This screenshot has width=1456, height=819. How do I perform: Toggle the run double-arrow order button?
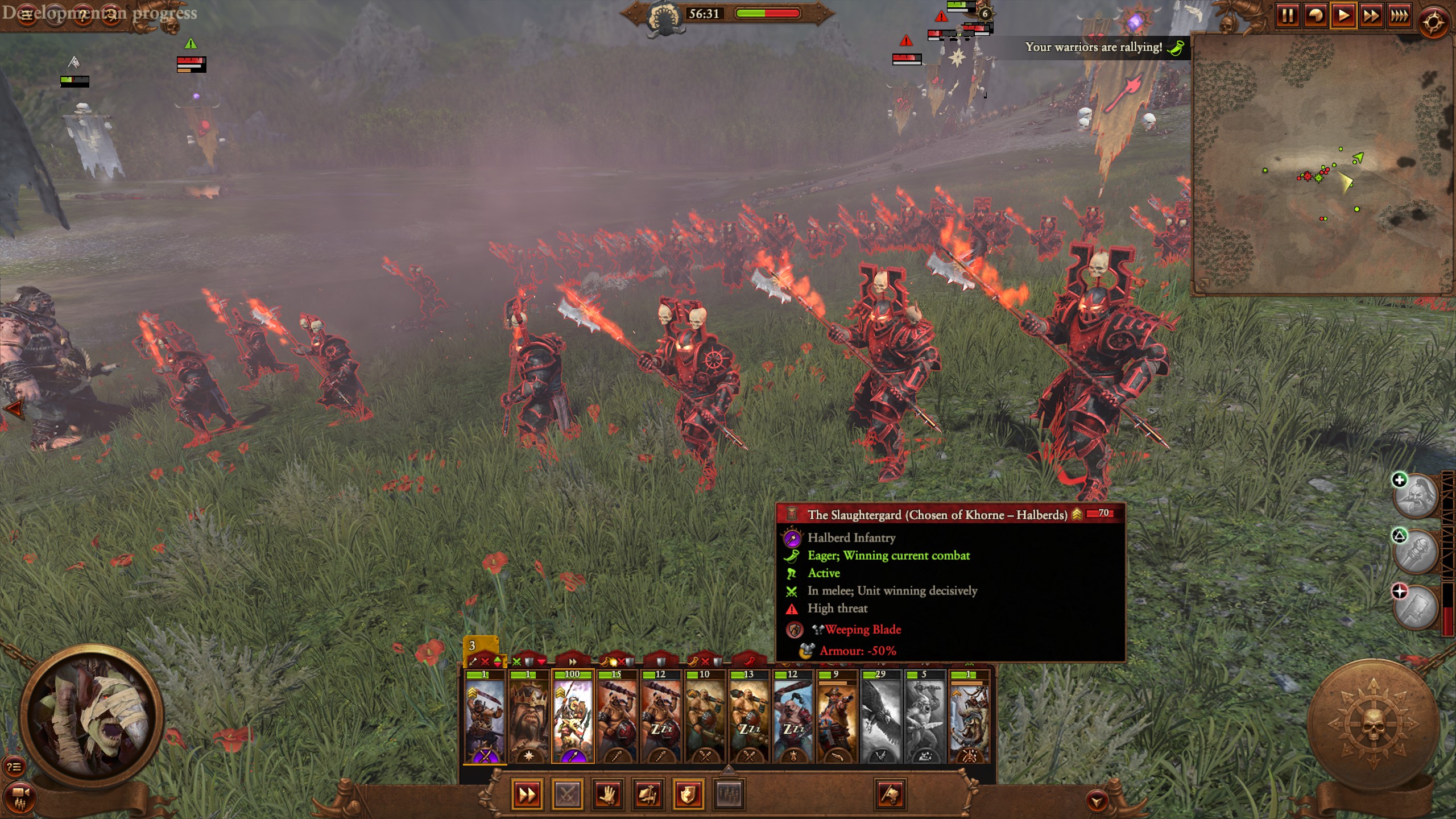click(527, 795)
